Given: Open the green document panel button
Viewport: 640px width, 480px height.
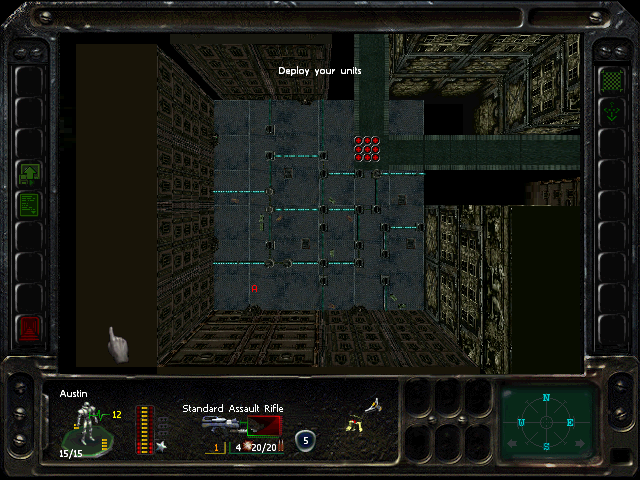Looking at the screenshot, I should click(x=29, y=206).
